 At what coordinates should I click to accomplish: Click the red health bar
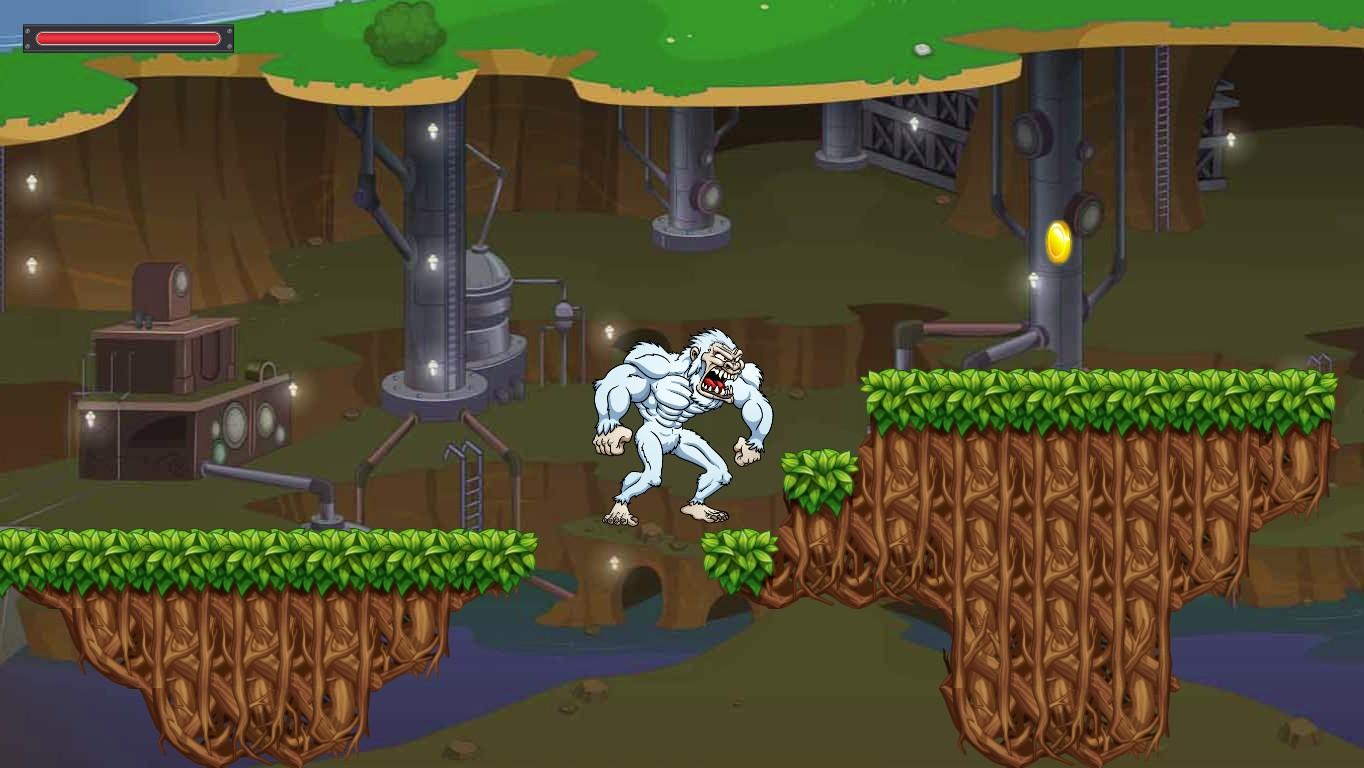tap(128, 39)
